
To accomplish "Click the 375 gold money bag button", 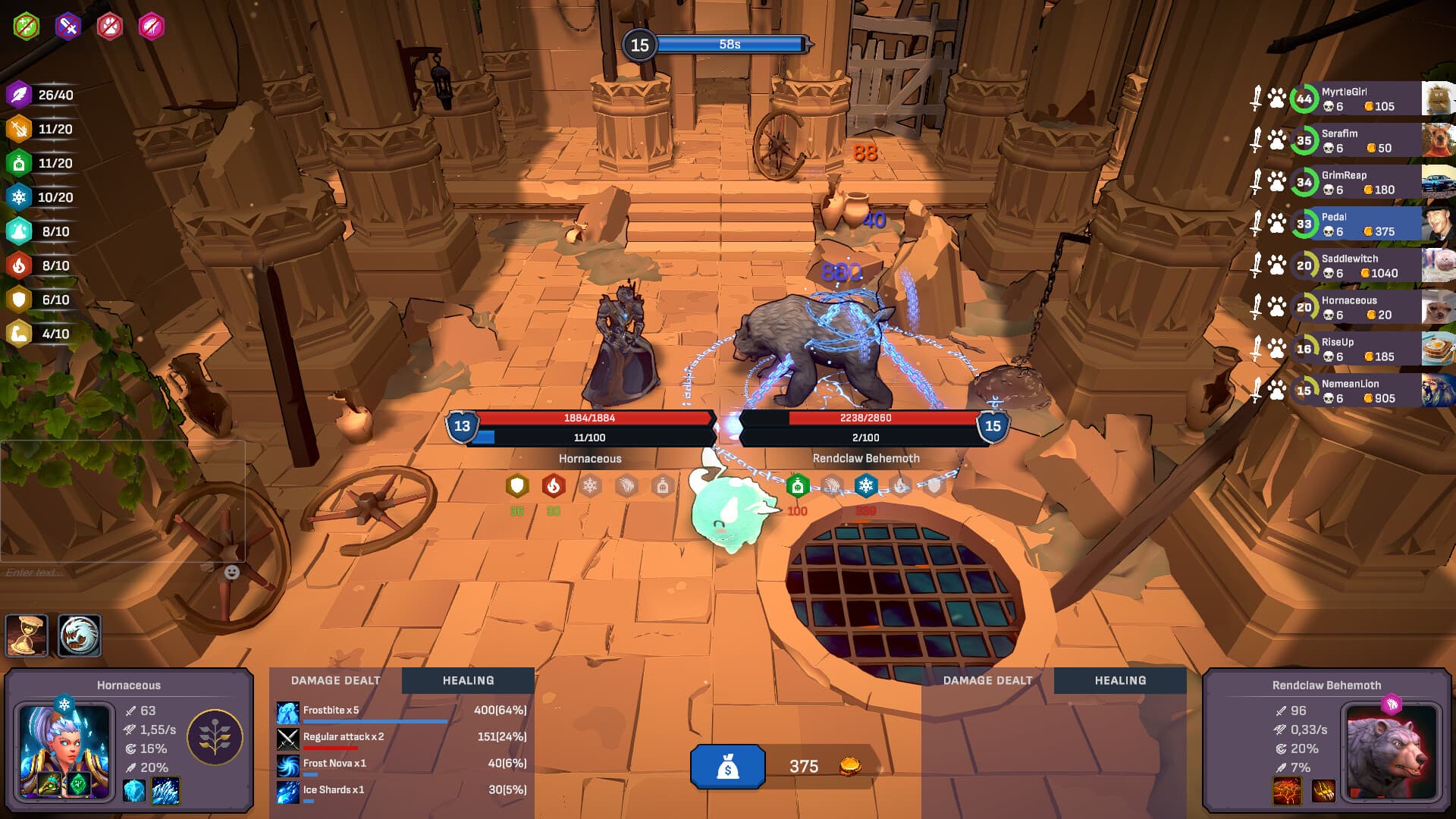I will coord(728,766).
